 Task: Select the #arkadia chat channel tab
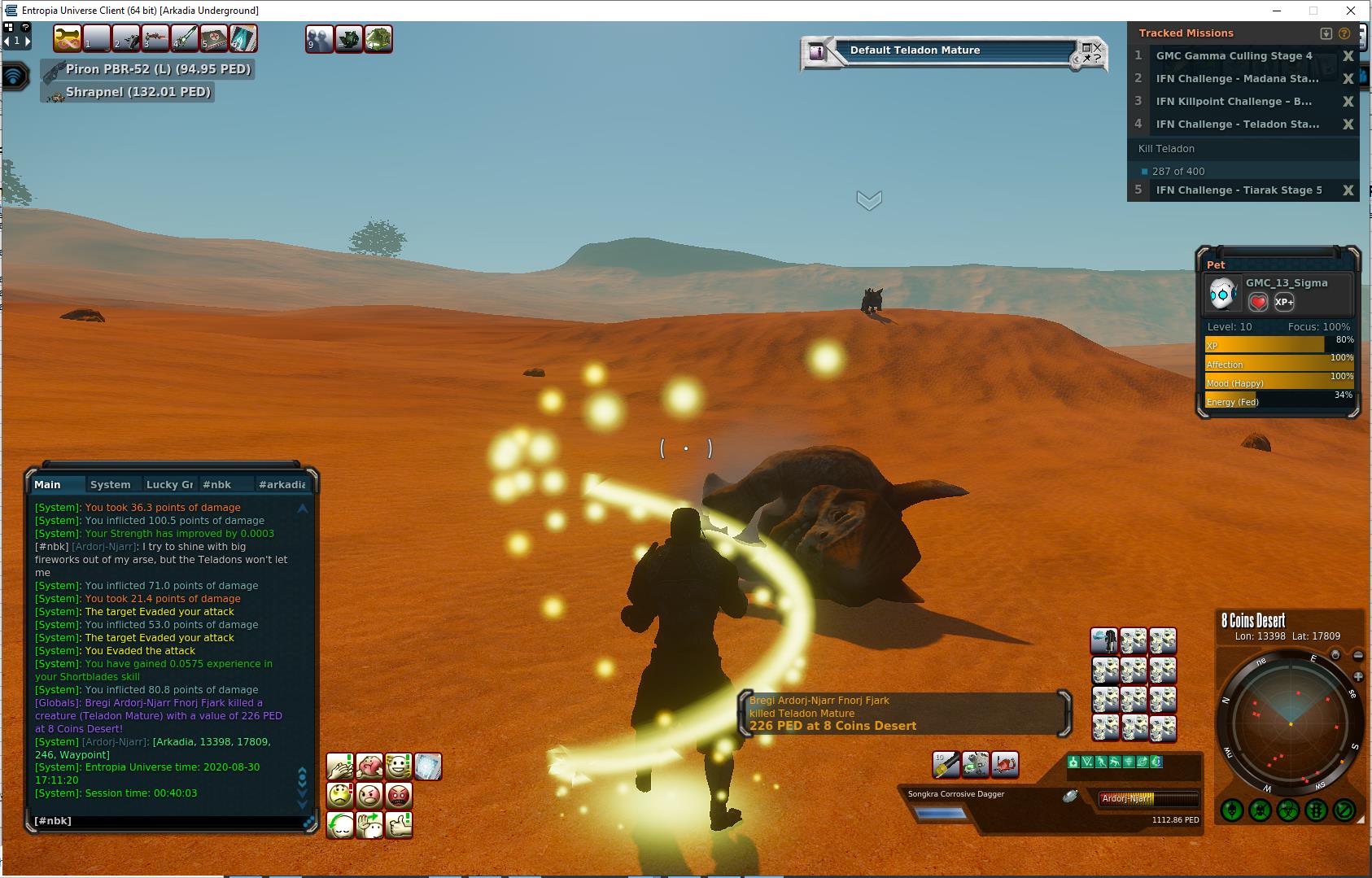point(282,484)
